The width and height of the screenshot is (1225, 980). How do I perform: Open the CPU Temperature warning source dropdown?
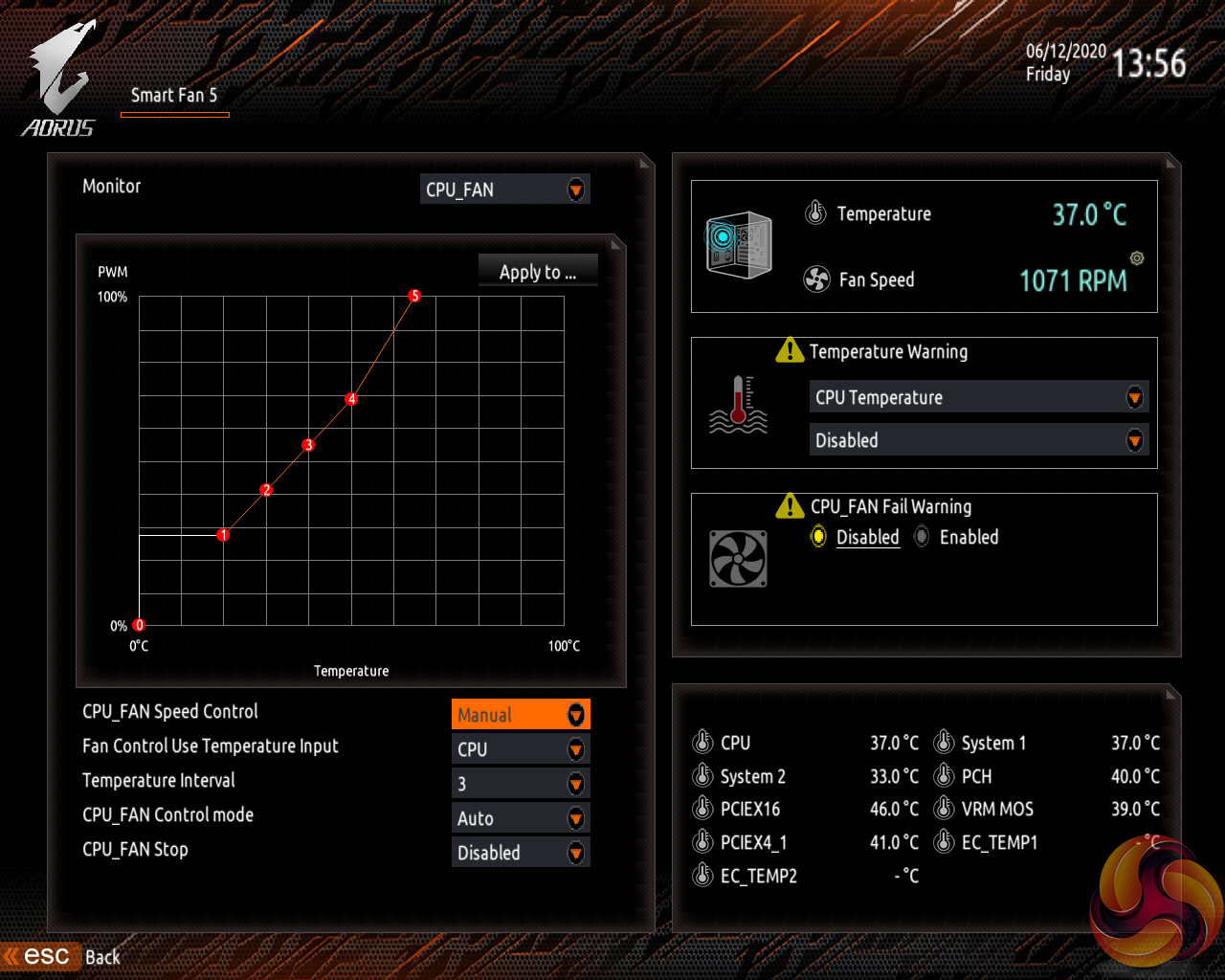pyautogui.click(x=978, y=397)
